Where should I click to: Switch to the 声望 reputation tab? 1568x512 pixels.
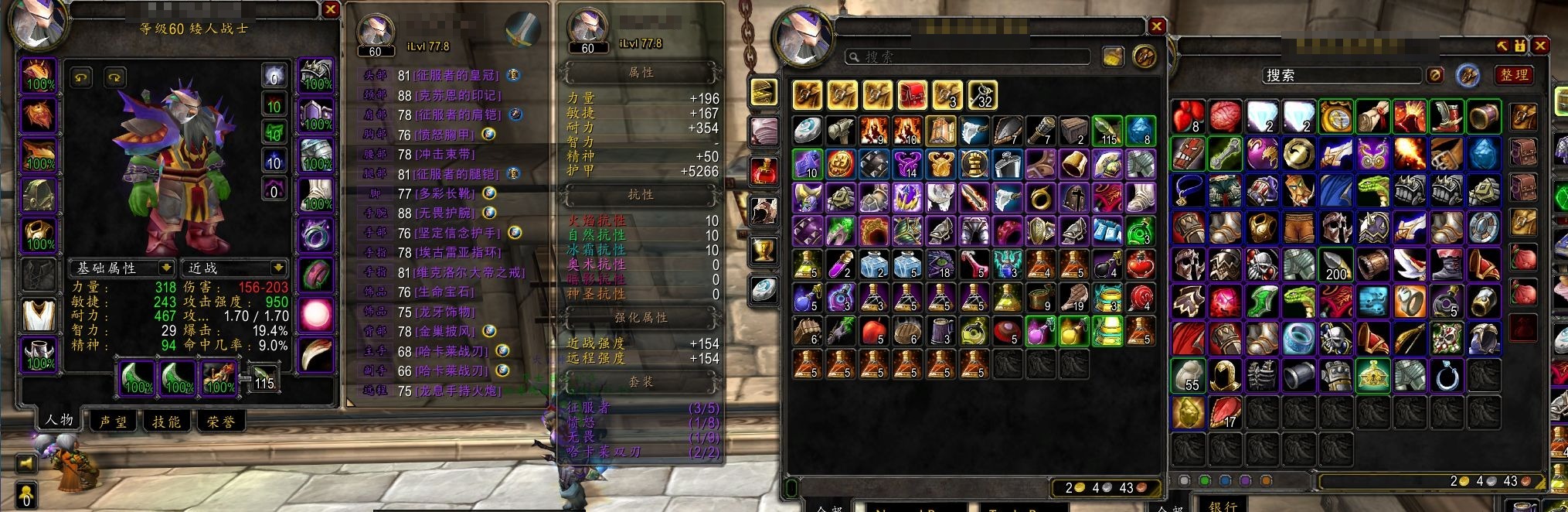click(x=114, y=422)
